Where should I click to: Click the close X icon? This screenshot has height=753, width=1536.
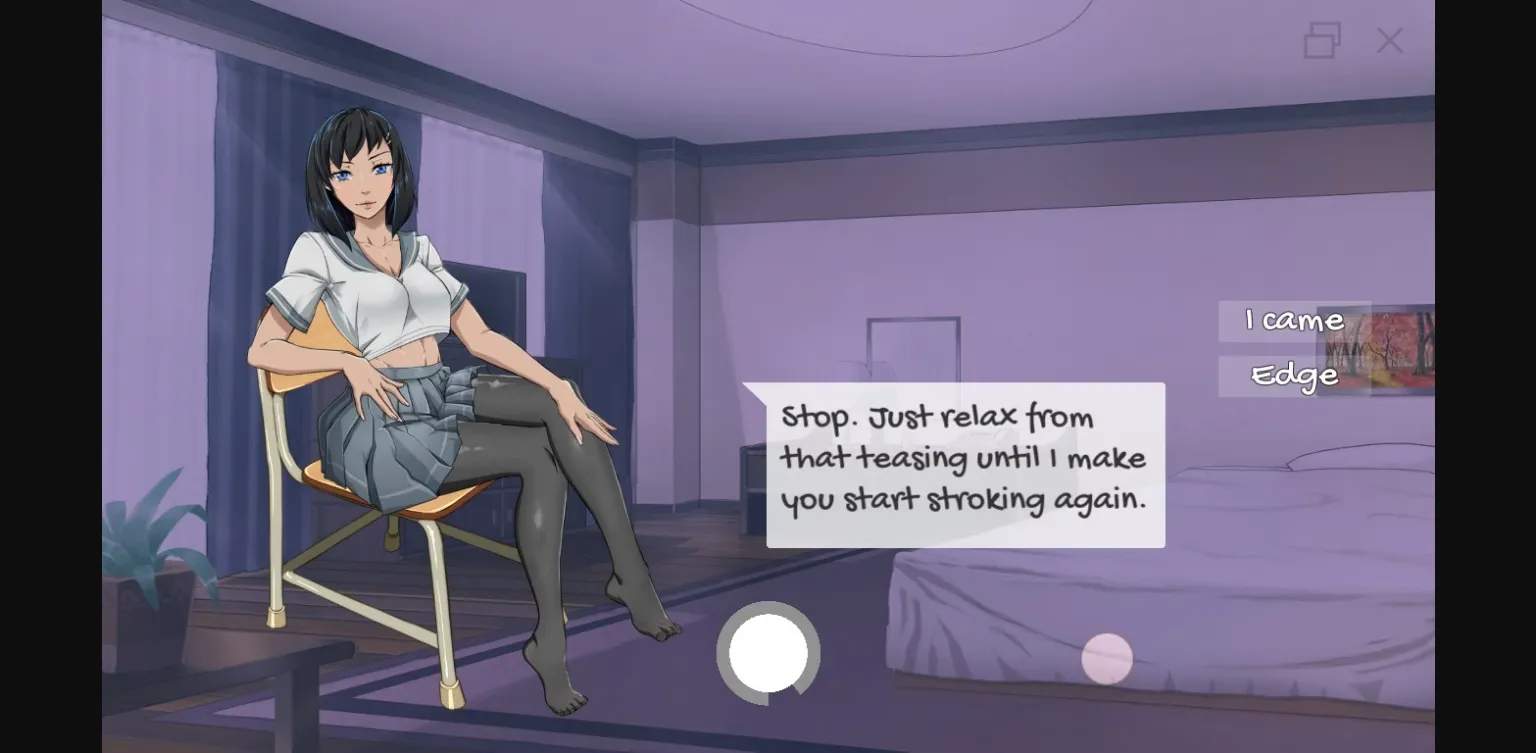(x=1389, y=41)
